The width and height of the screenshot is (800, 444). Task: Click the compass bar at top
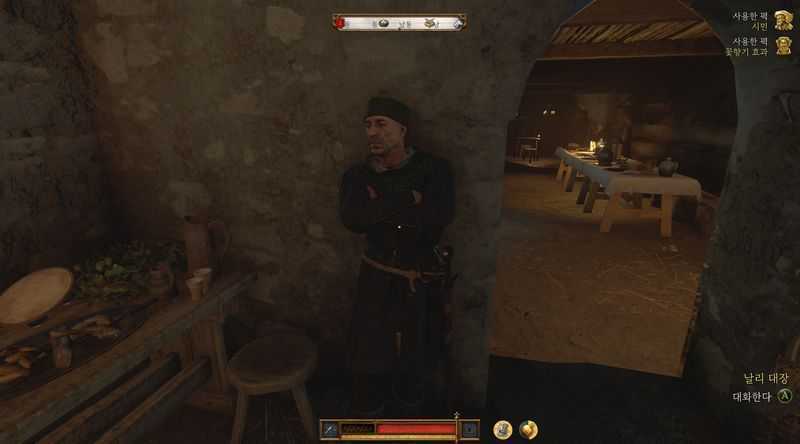[x=399, y=22]
